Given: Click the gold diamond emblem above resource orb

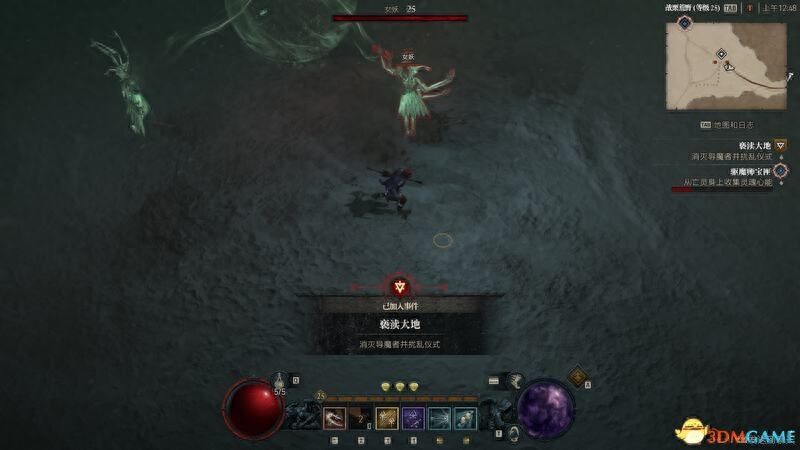Looking at the screenshot, I should pyautogui.click(x=578, y=376).
